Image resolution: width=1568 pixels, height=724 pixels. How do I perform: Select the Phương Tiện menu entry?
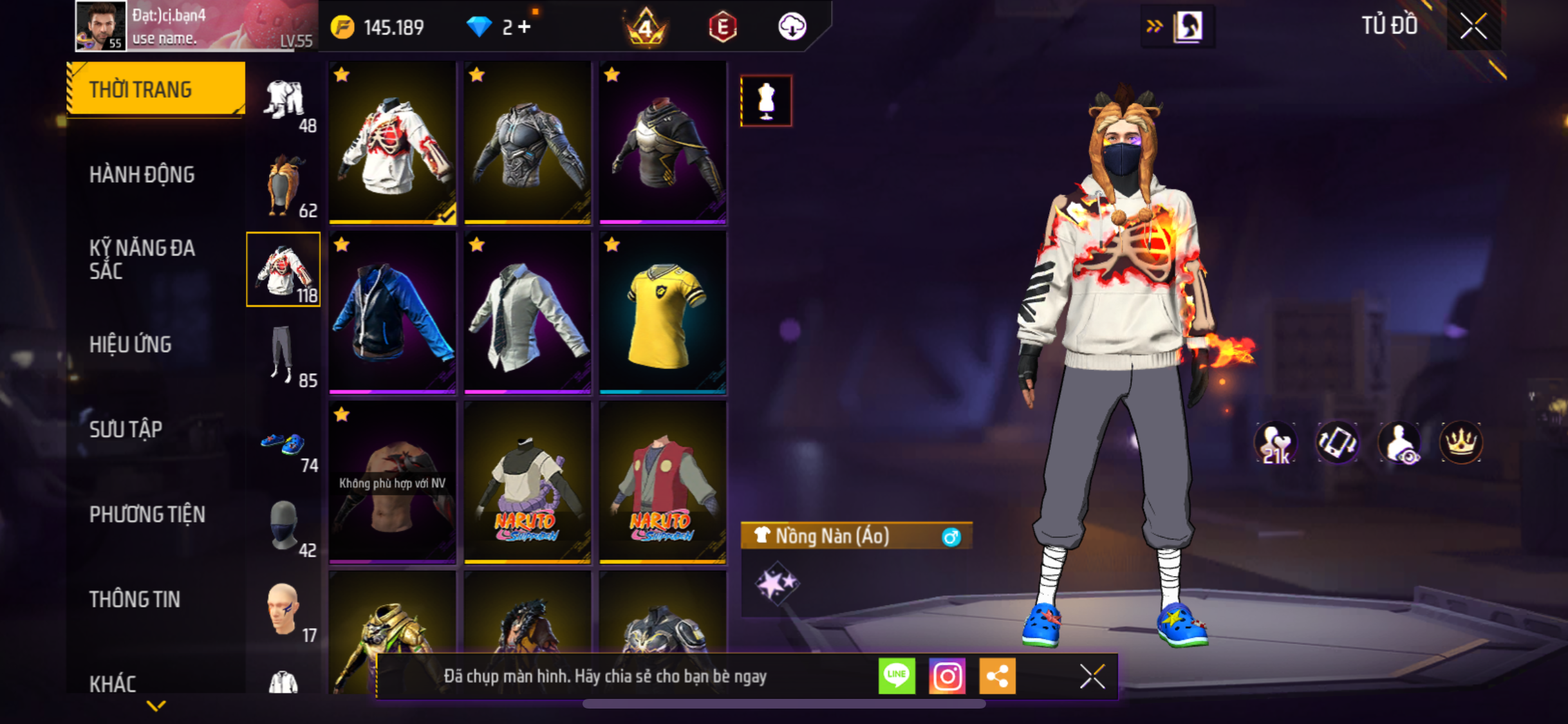point(147,514)
